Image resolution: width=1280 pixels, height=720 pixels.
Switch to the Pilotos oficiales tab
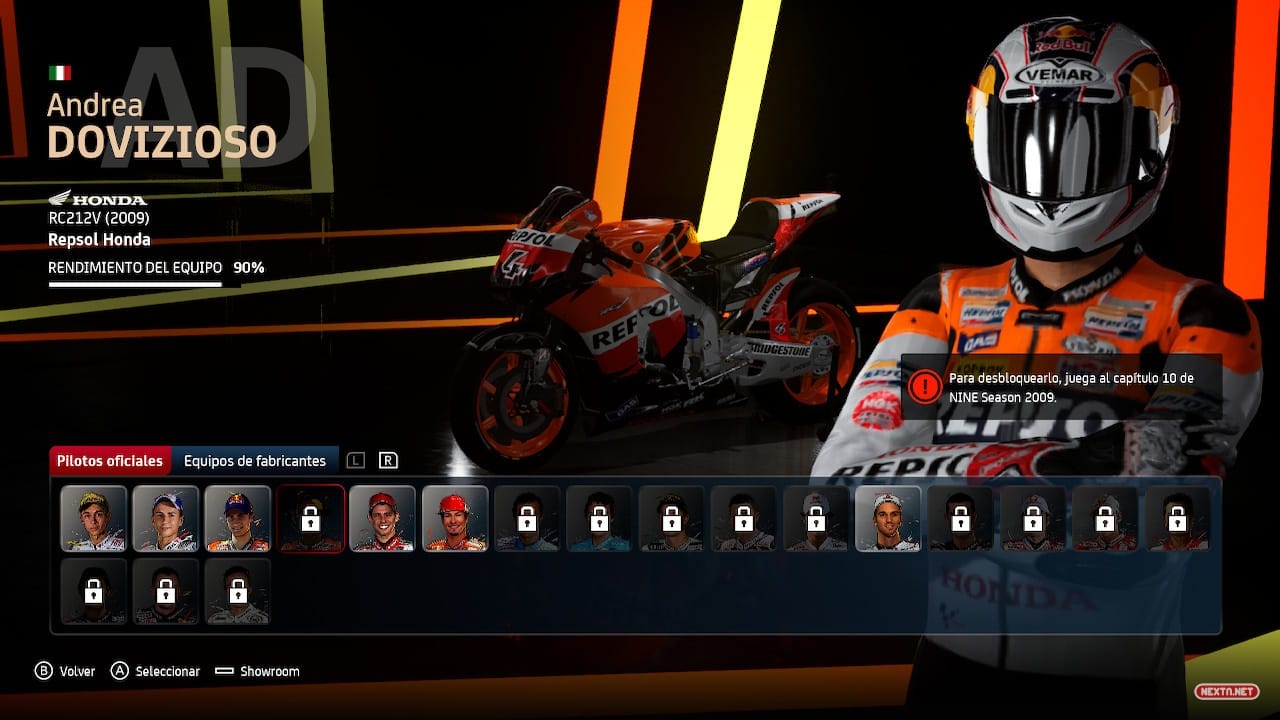click(x=110, y=461)
